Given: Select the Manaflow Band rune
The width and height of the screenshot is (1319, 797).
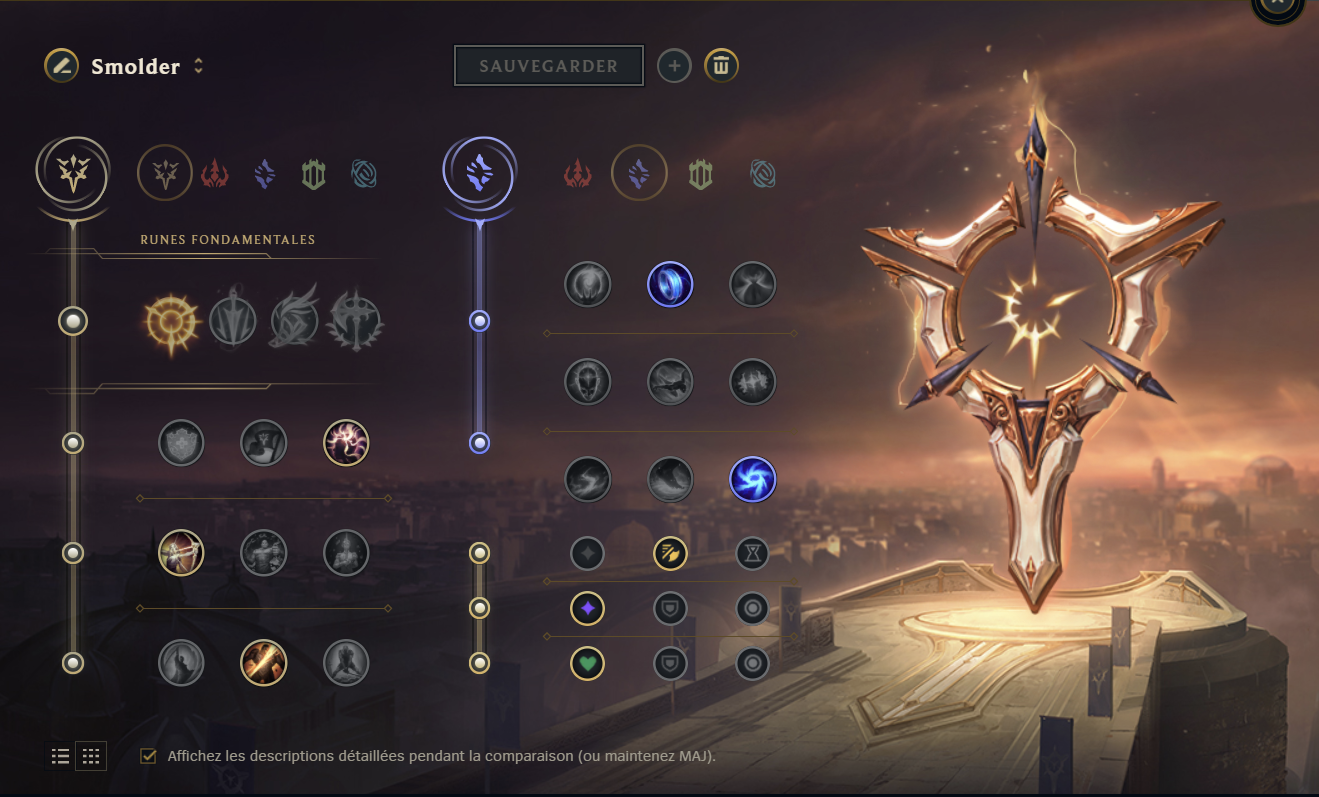Looking at the screenshot, I should tap(671, 284).
